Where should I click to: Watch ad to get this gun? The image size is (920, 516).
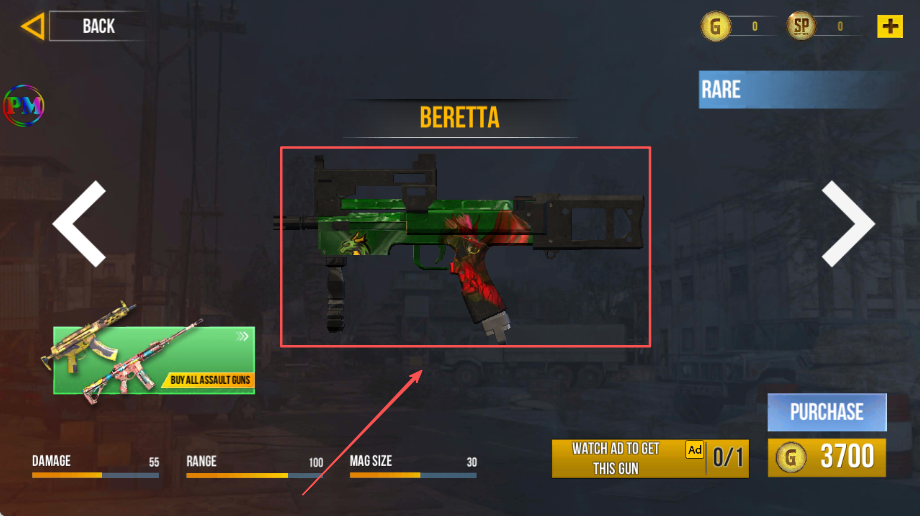649,458
